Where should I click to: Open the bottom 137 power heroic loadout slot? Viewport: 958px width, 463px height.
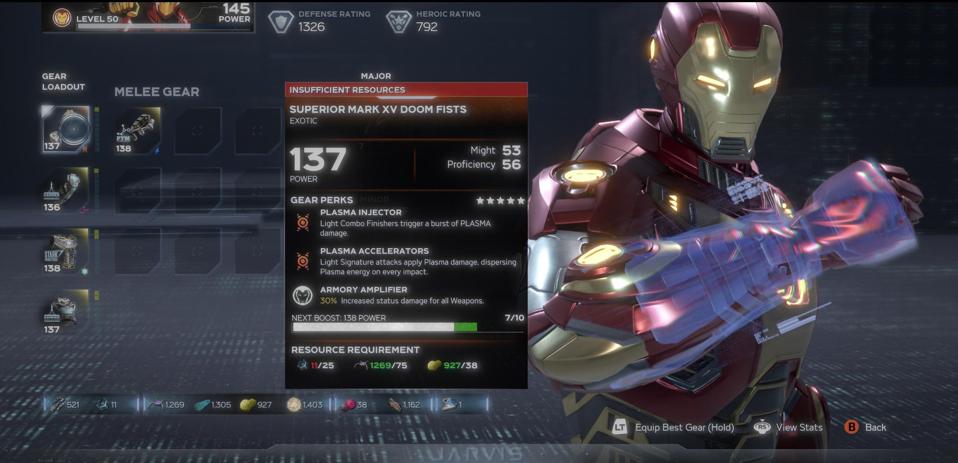click(65, 311)
